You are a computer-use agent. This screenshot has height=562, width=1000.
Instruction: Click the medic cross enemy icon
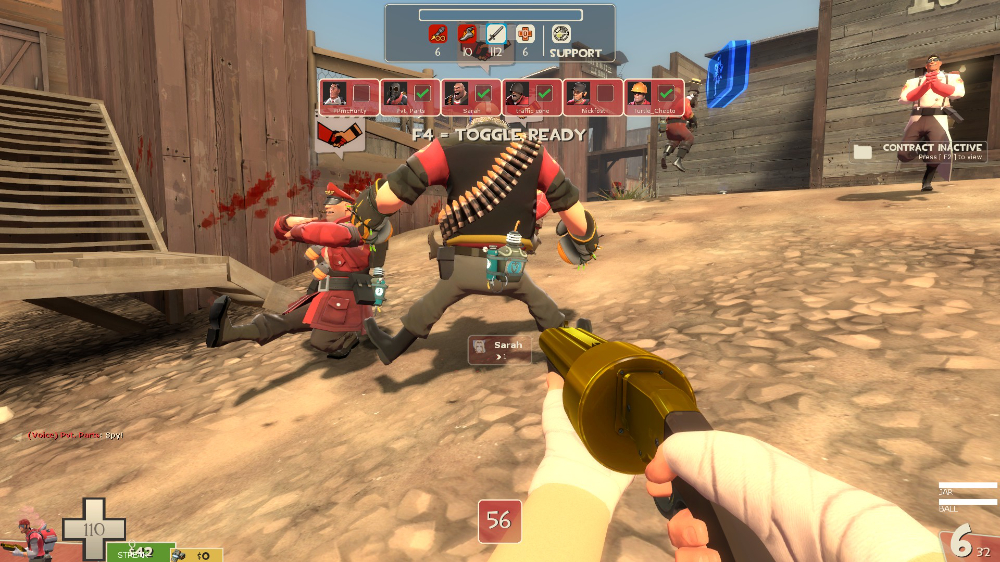525,34
